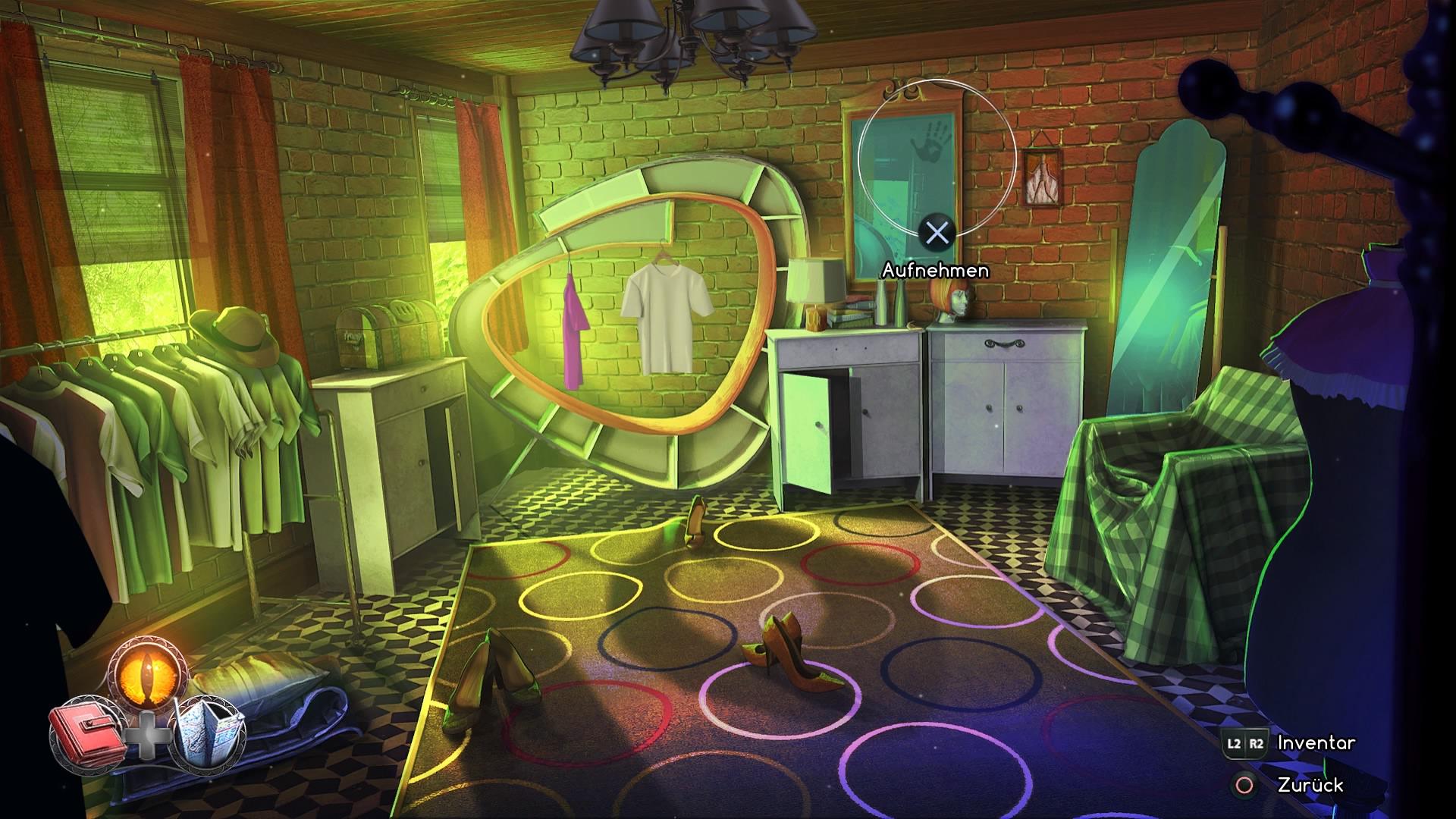Click the circular selection ring around the mirror
The width and height of the screenshot is (1456, 819).
(939, 159)
